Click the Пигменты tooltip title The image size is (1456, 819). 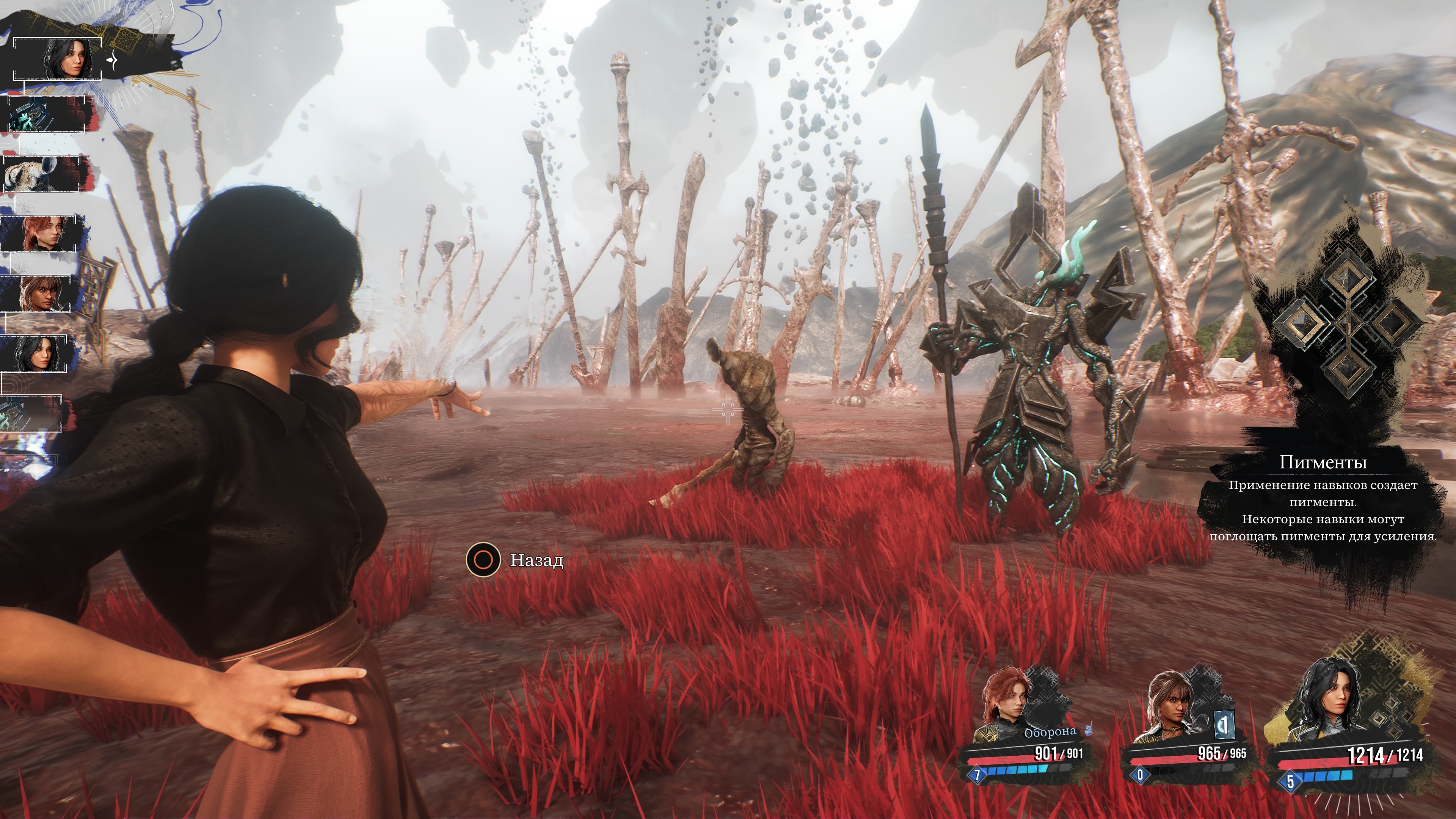coord(1323,462)
